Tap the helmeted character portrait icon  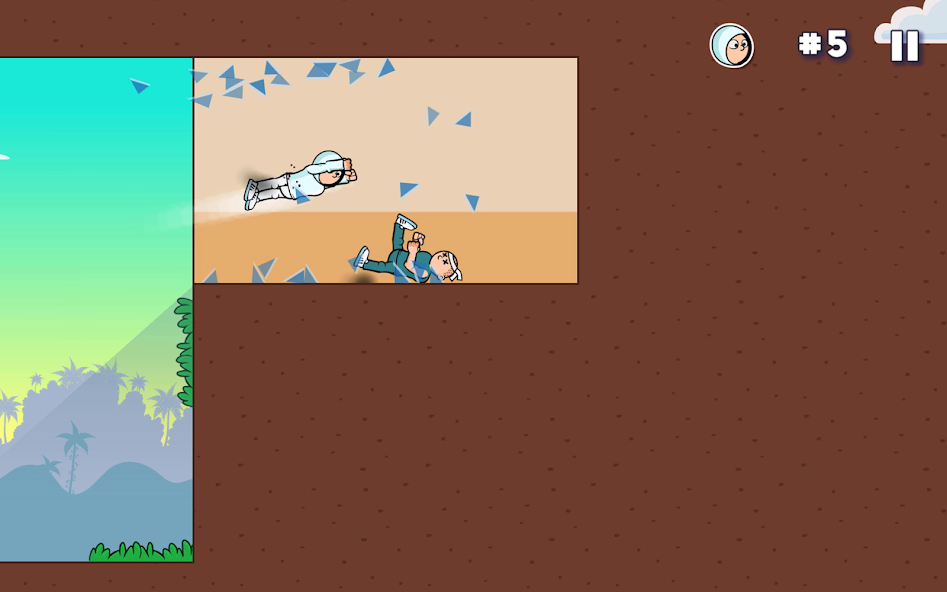tap(732, 46)
